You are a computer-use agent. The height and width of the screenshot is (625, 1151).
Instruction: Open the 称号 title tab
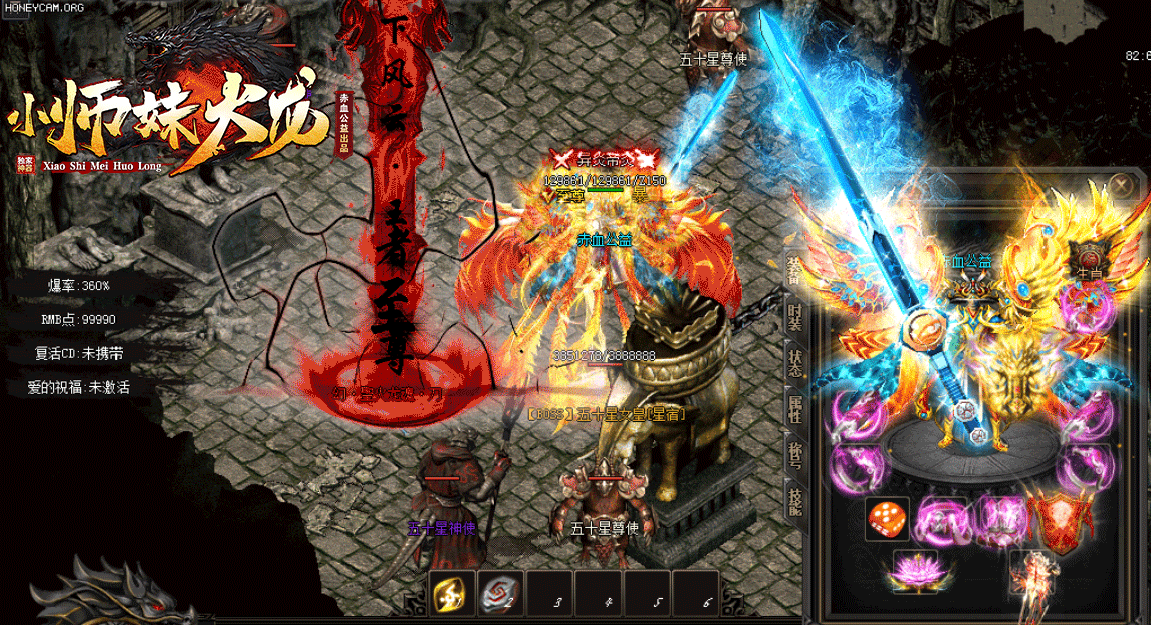pos(795,456)
